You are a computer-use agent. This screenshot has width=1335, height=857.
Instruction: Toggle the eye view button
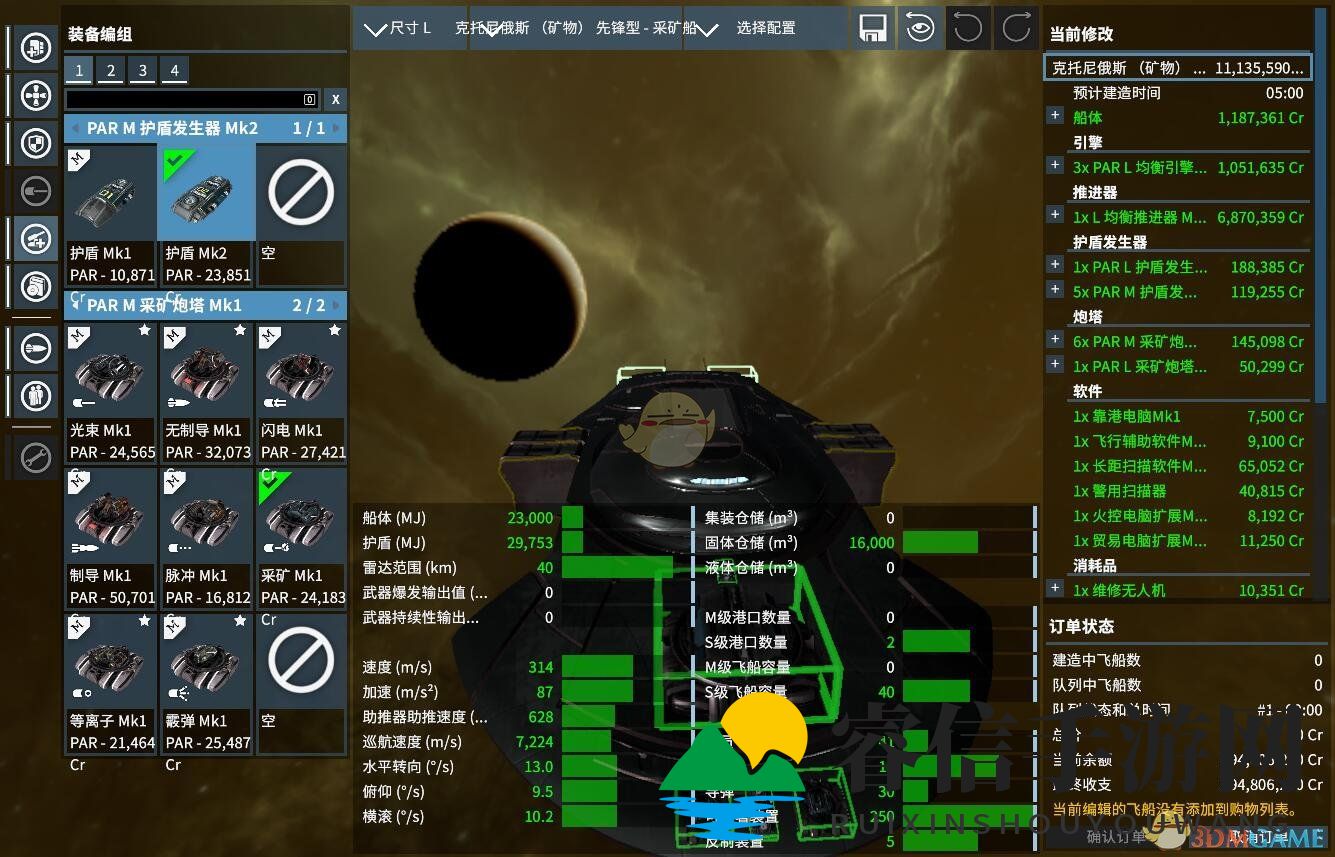[x=920, y=28]
